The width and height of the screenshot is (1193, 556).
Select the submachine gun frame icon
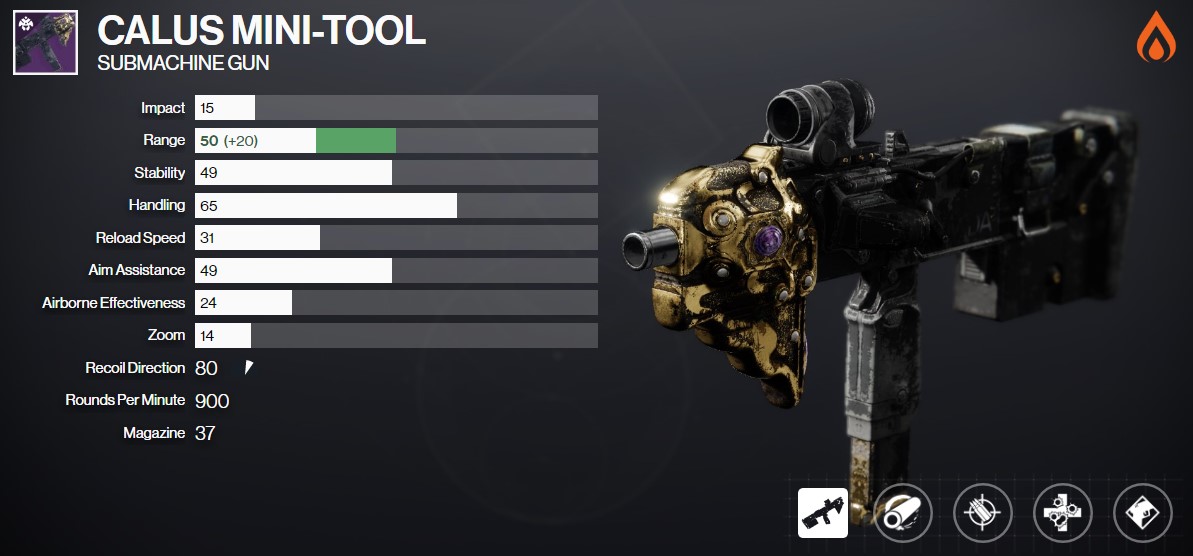pyautogui.click(x=823, y=513)
